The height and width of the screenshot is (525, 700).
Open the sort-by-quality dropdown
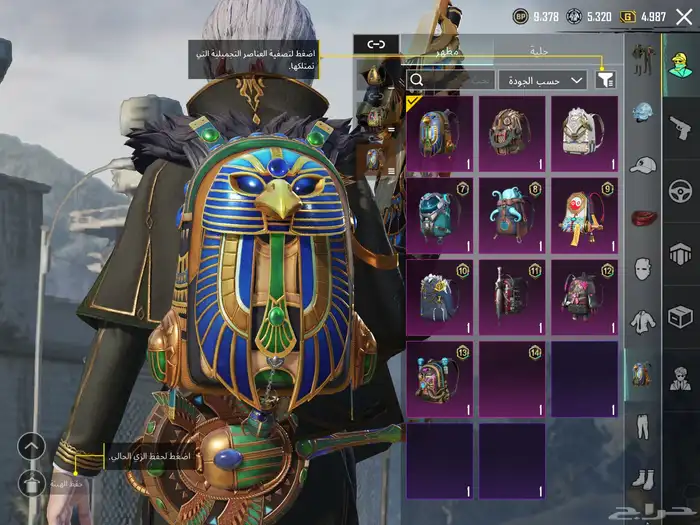[x=543, y=80]
